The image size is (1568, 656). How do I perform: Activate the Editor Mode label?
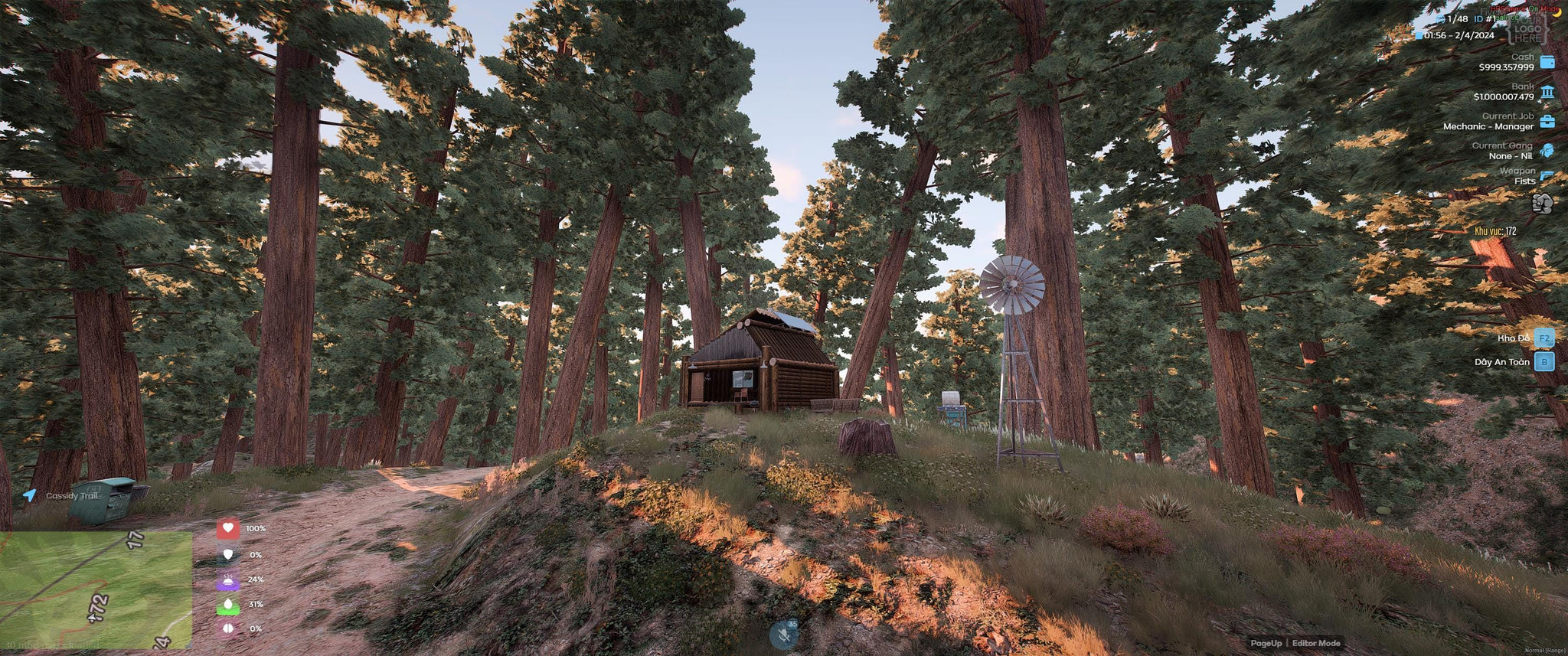pos(1316,643)
